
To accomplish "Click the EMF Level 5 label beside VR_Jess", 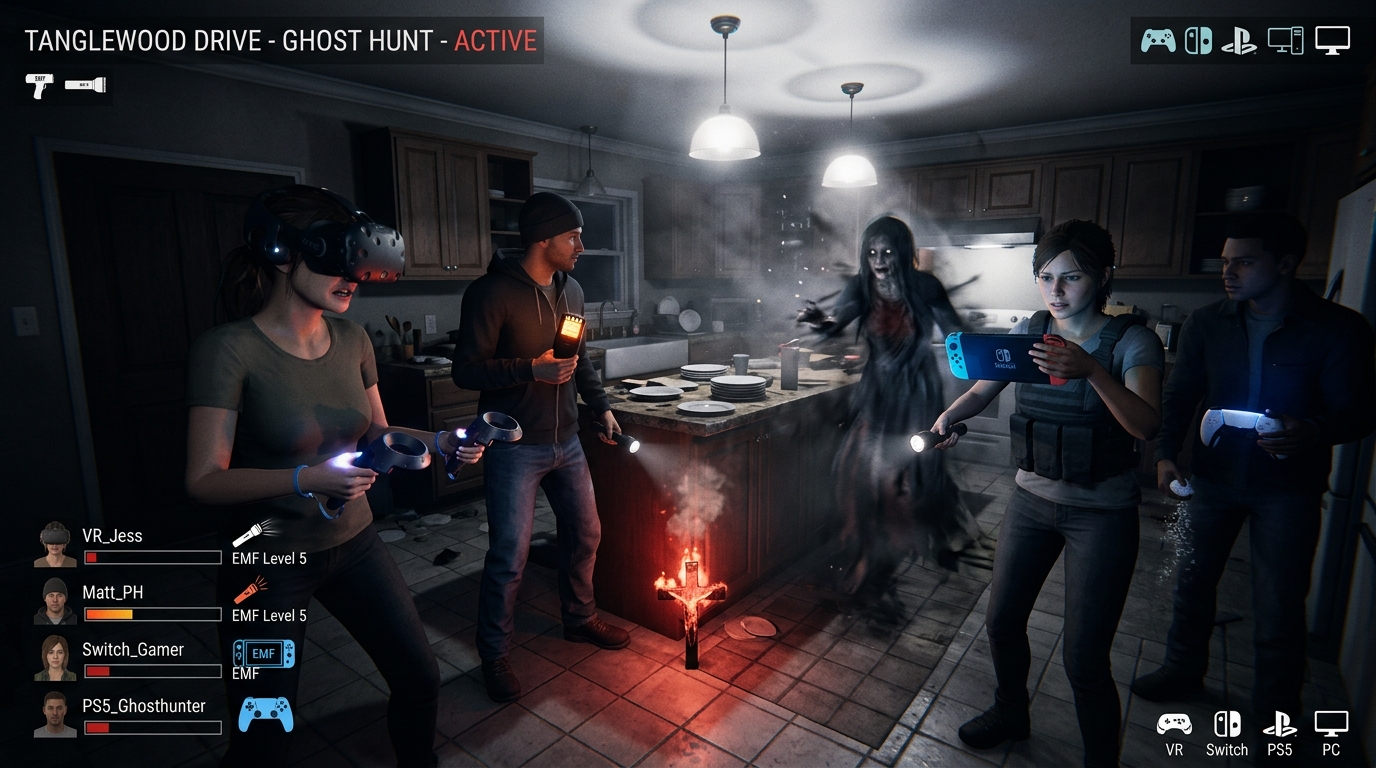I will (x=267, y=558).
